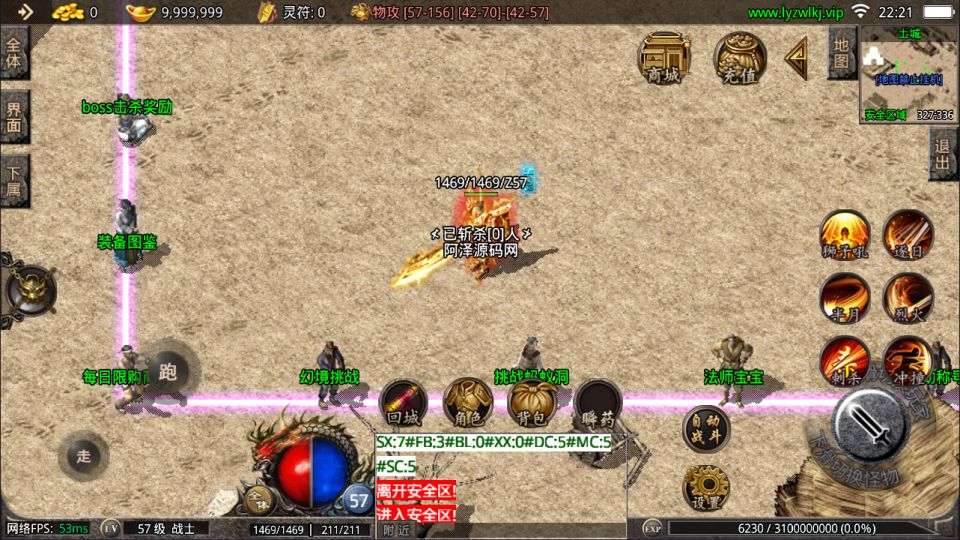Click the 土城 minimap
This screenshot has width=960, height=540.
pyautogui.click(x=908, y=75)
